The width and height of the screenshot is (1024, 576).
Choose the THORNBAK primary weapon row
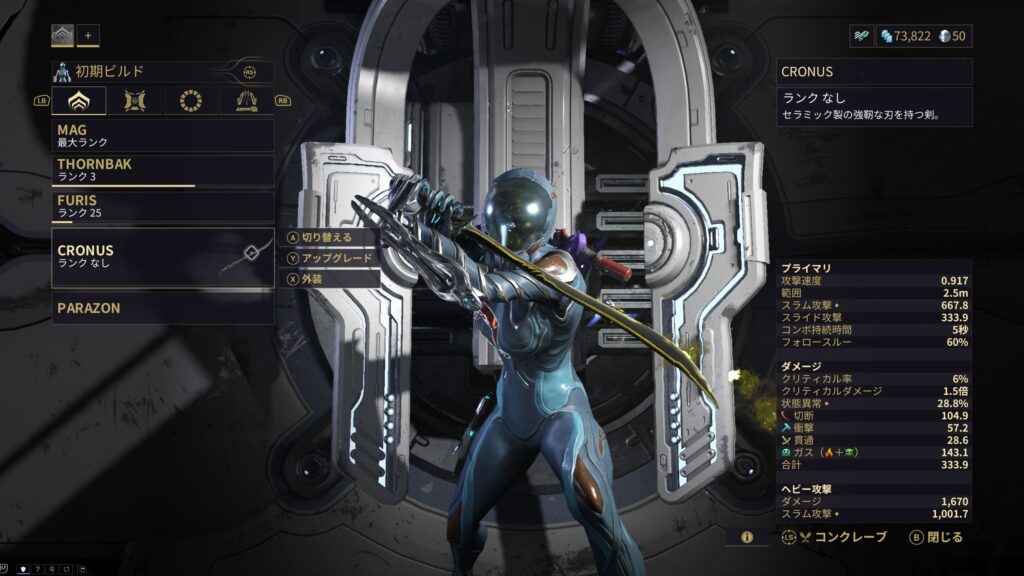click(162, 170)
